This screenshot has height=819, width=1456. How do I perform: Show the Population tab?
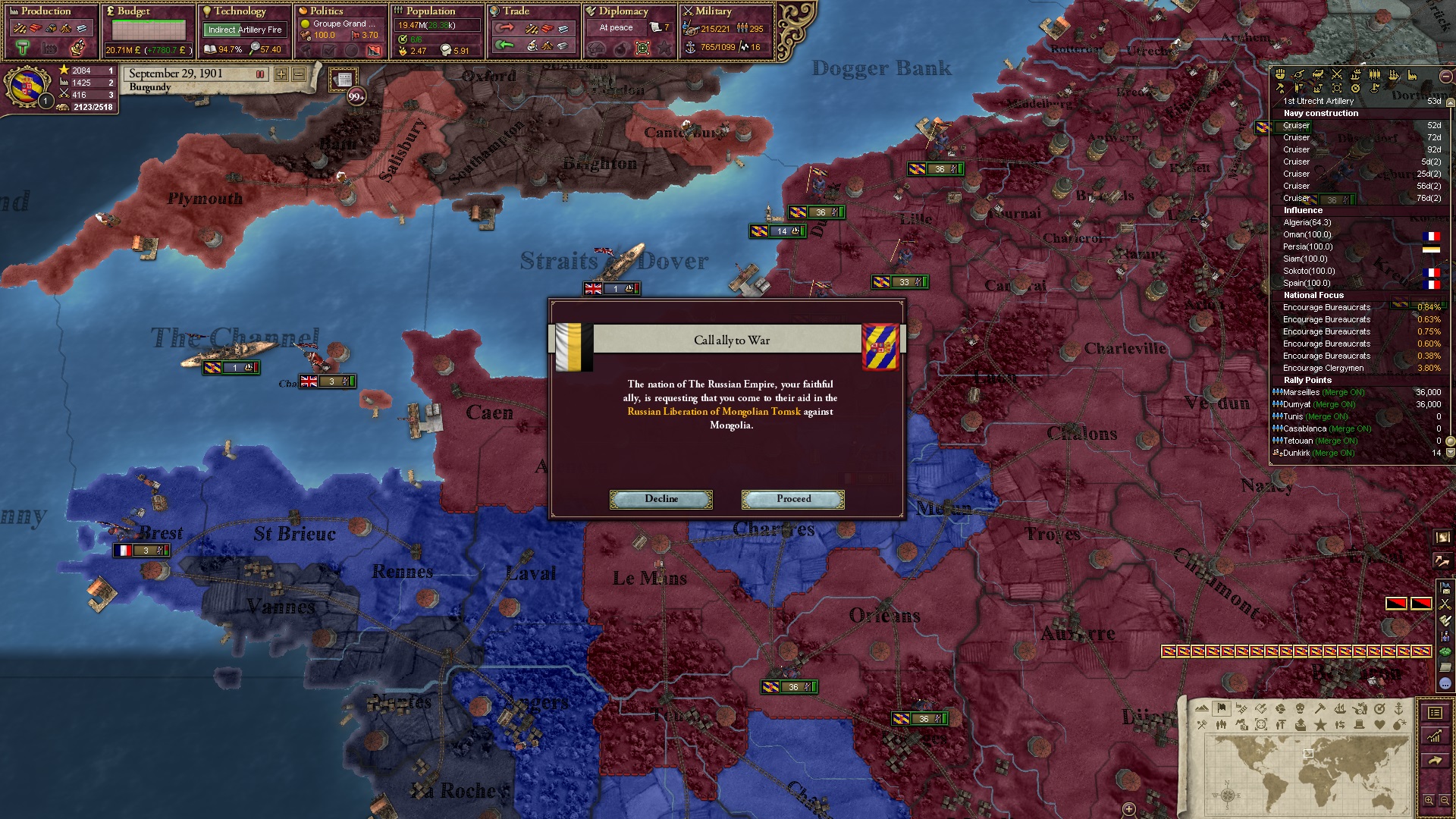(430, 11)
